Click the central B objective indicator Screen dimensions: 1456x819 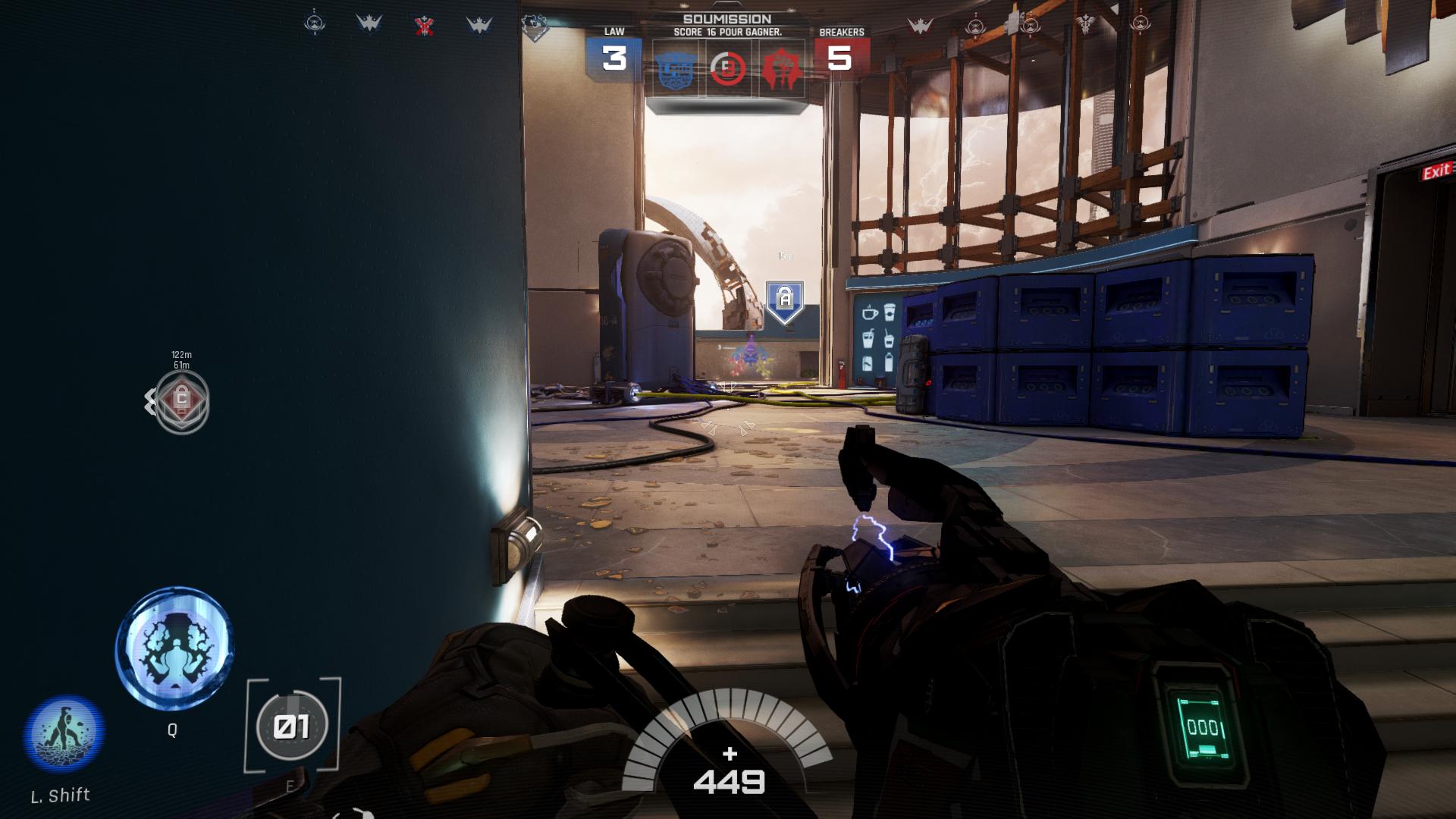pos(728,70)
